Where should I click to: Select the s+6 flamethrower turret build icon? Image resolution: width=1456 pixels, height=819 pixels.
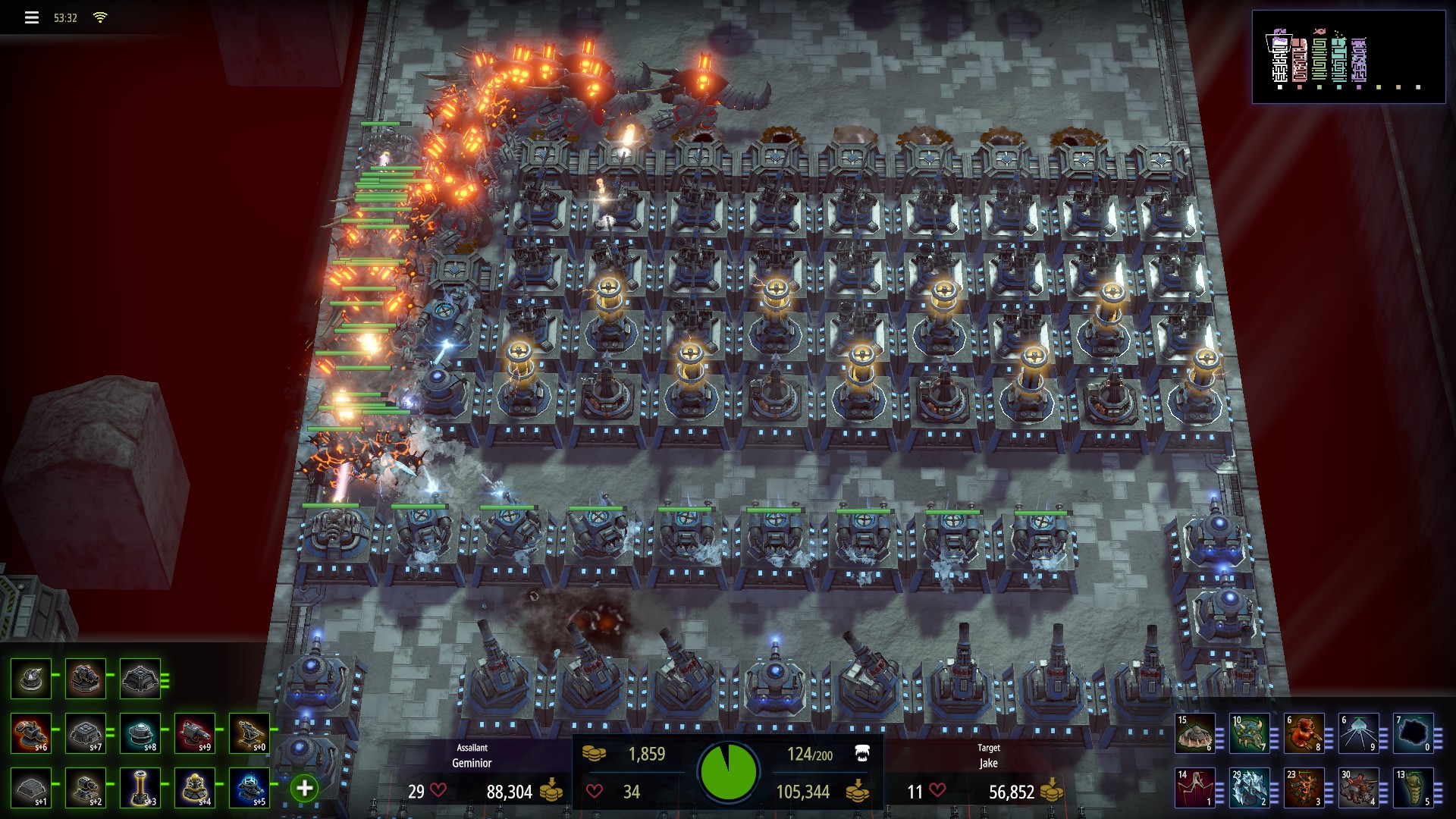pyautogui.click(x=30, y=732)
